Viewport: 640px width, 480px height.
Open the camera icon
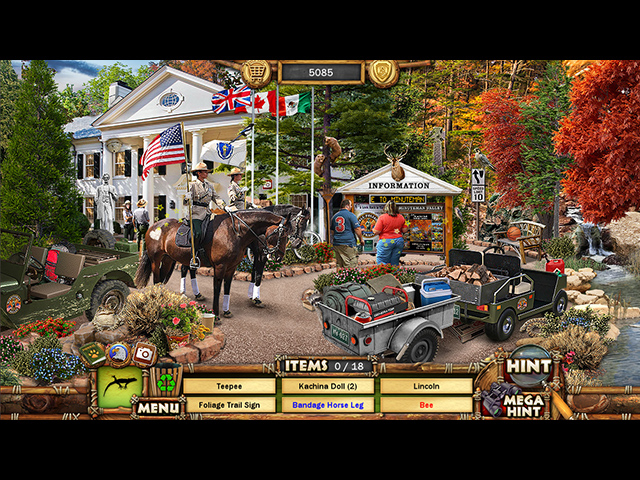(x=144, y=353)
